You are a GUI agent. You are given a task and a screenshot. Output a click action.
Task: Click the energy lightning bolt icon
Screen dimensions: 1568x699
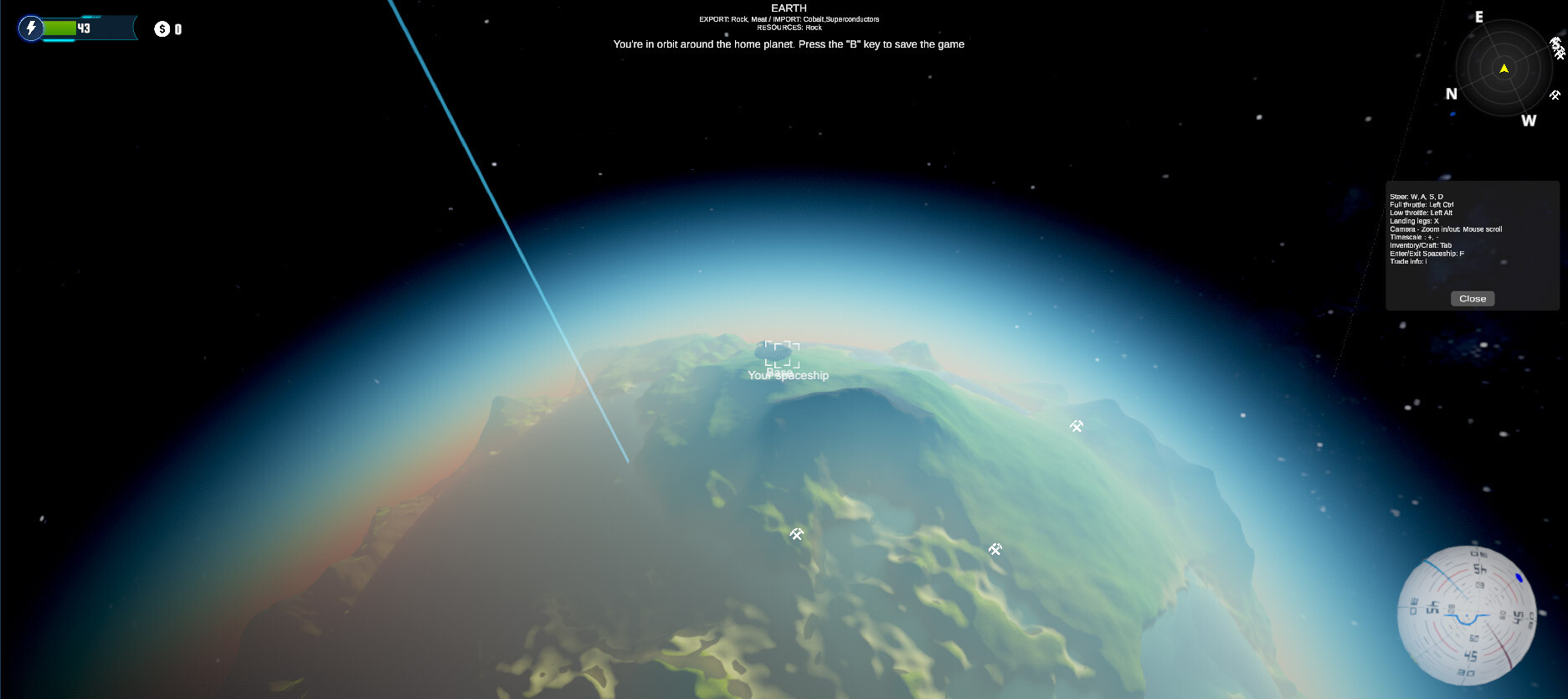coord(31,28)
